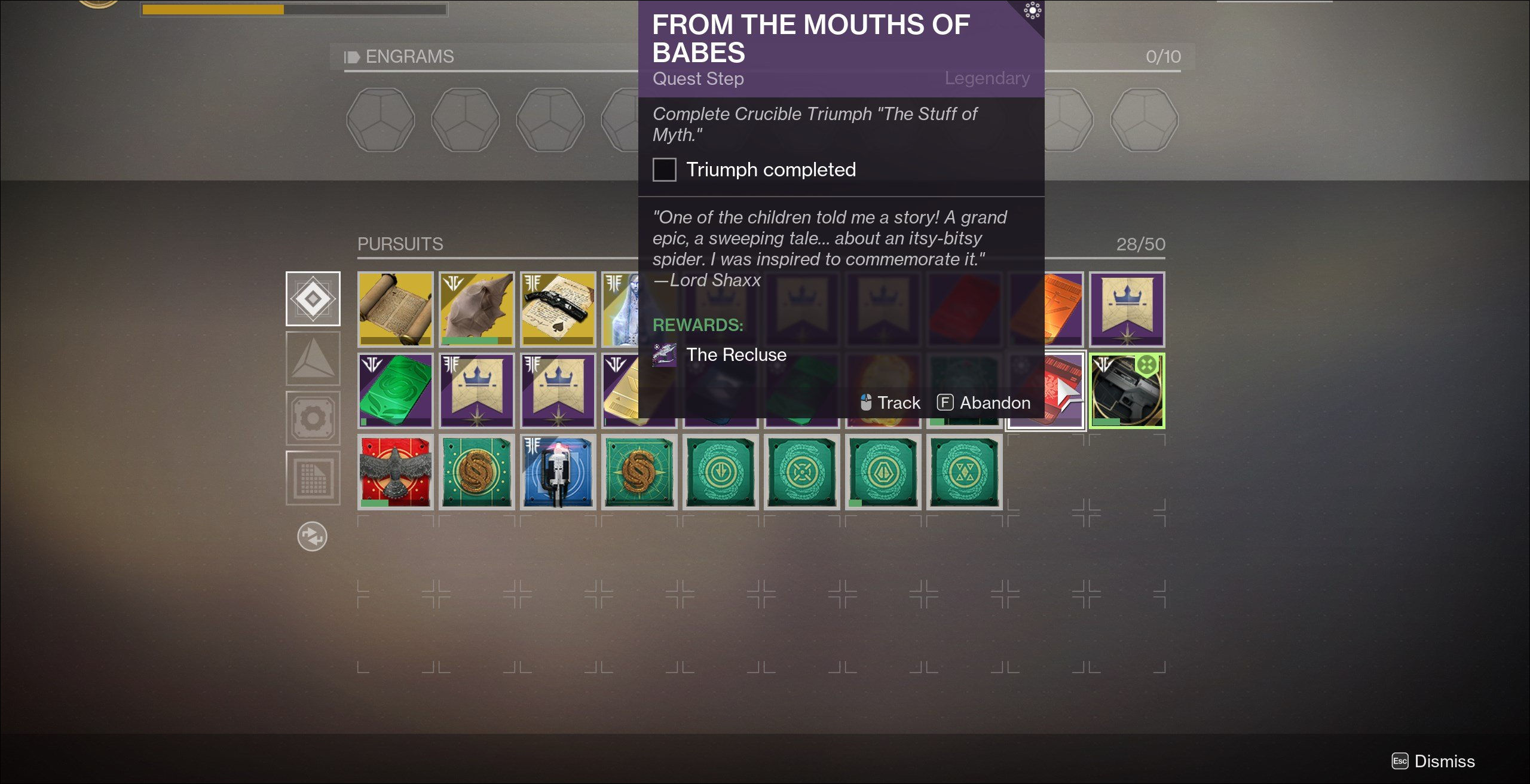The image size is (1530, 784).
Task: Switch to the gear mods tab
Action: coord(313,418)
